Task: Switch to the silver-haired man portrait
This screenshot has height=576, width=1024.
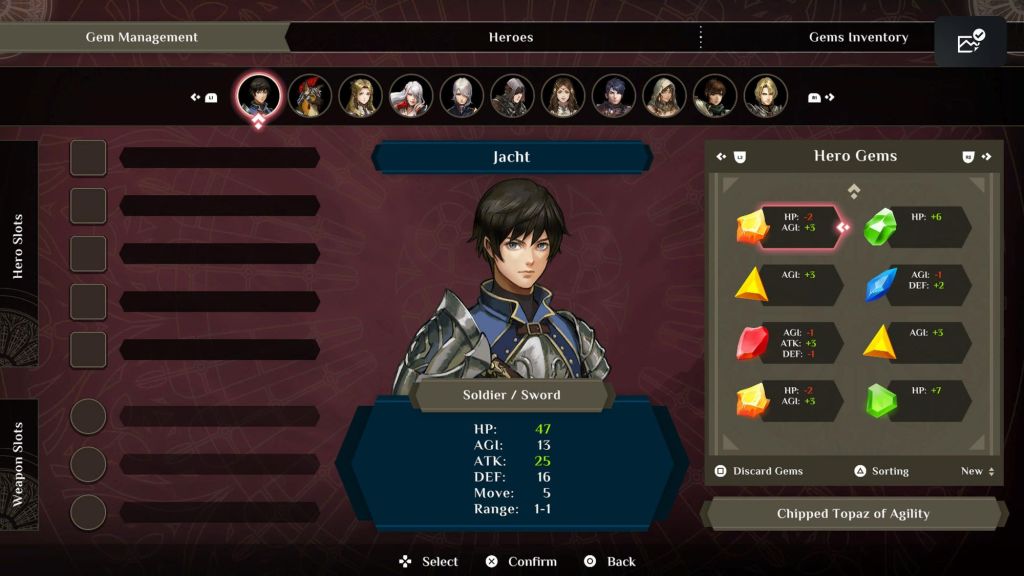Action: click(462, 96)
